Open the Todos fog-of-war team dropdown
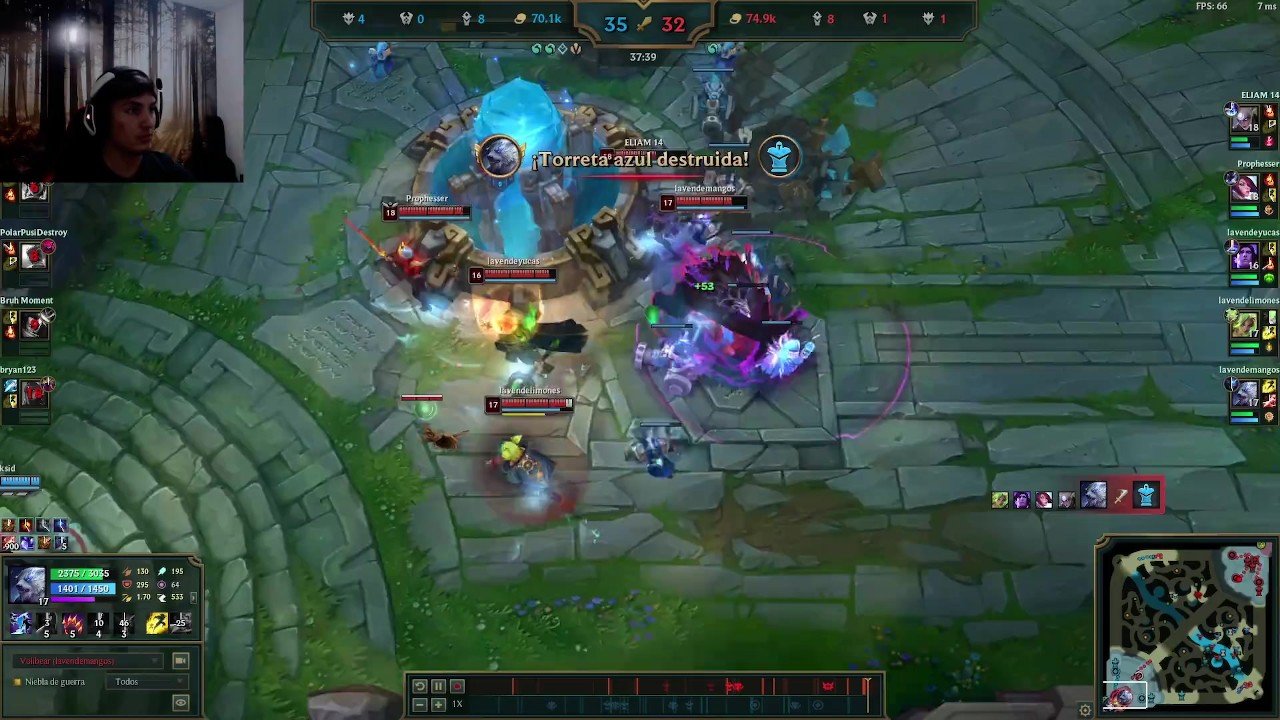 [x=149, y=682]
